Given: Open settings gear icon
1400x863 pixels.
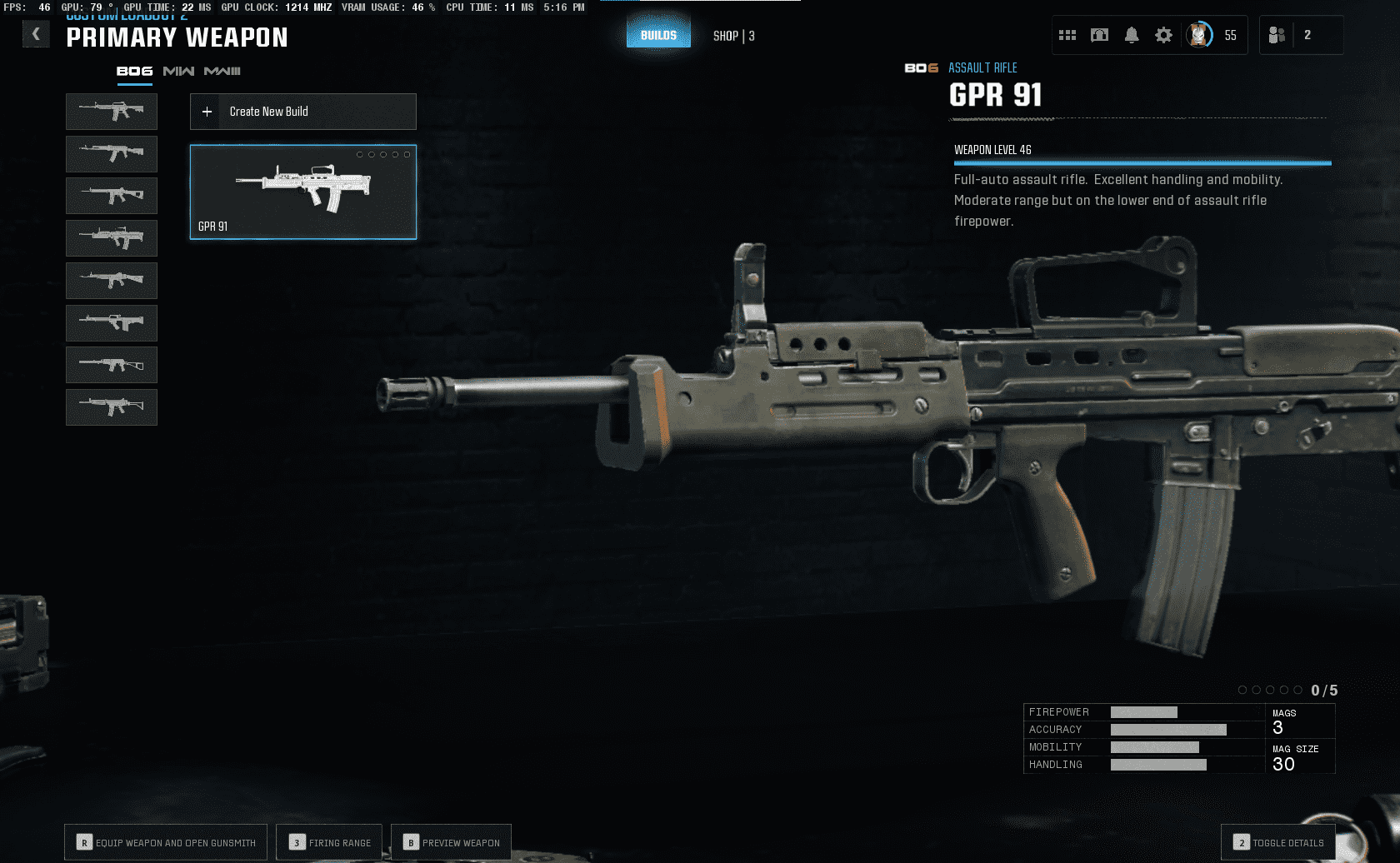Looking at the screenshot, I should [x=1163, y=35].
